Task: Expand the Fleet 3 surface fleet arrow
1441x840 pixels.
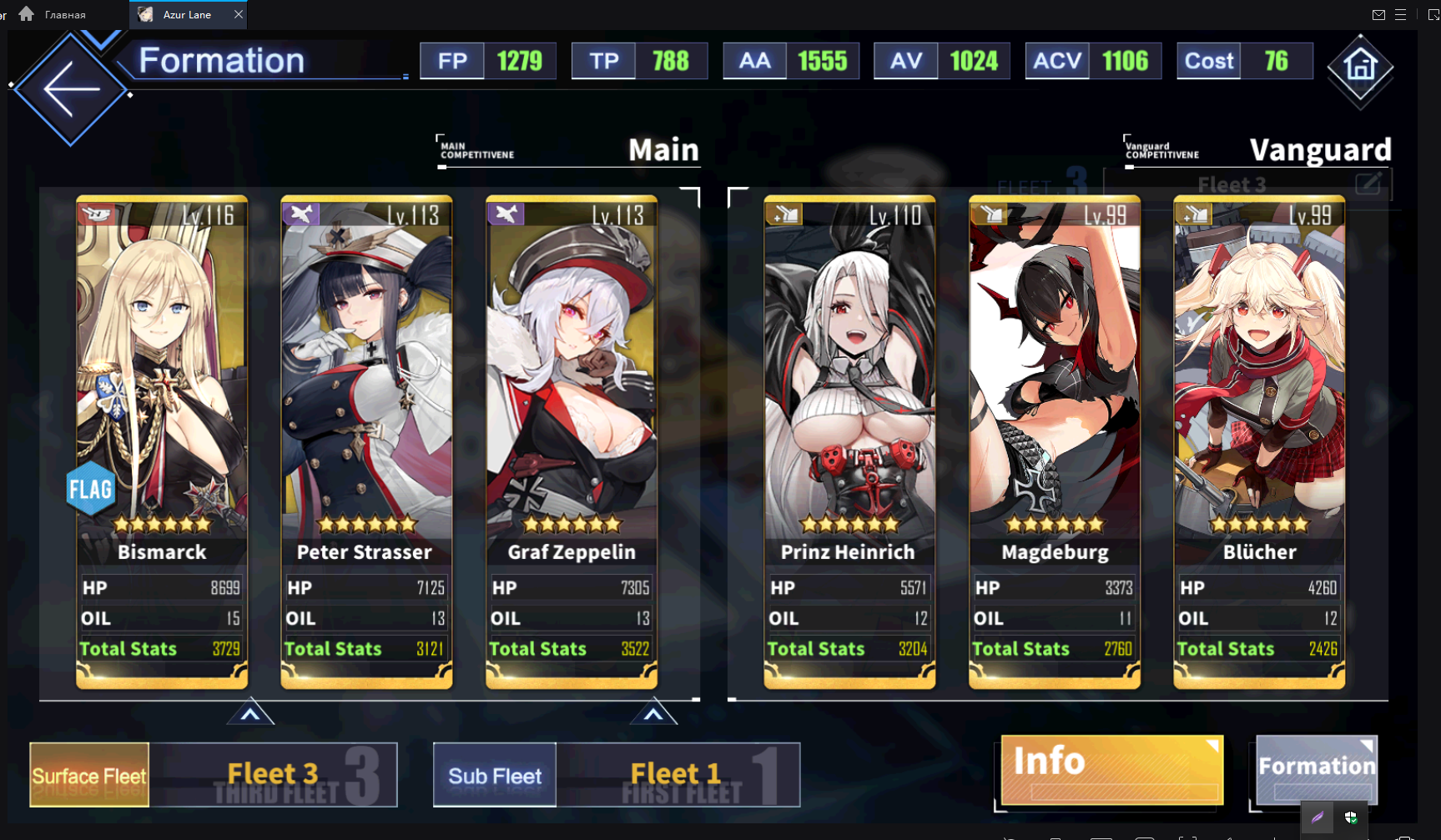Action: tap(250, 714)
